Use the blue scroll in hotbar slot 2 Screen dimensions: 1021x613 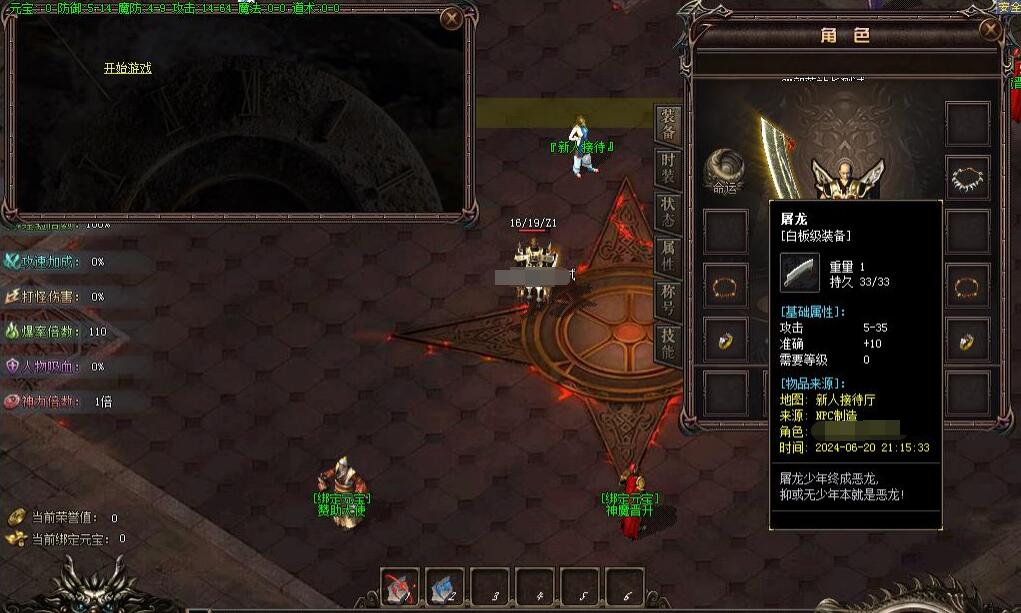click(x=445, y=587)
